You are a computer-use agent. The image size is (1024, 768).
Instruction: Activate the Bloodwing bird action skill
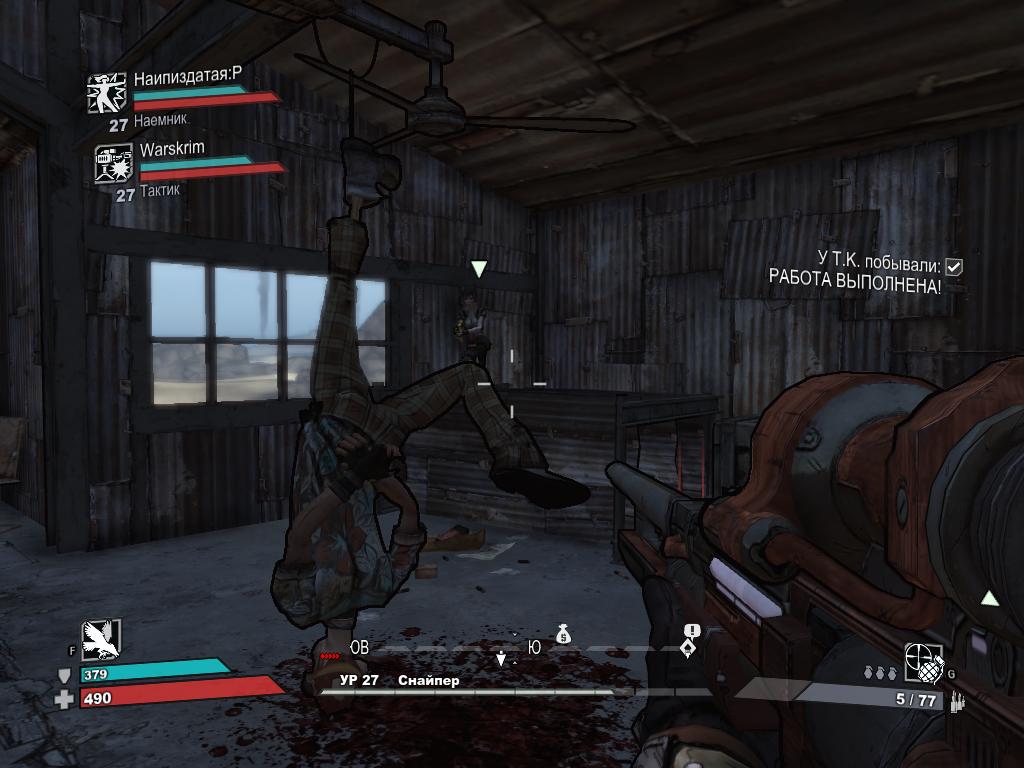pos(101,638)
